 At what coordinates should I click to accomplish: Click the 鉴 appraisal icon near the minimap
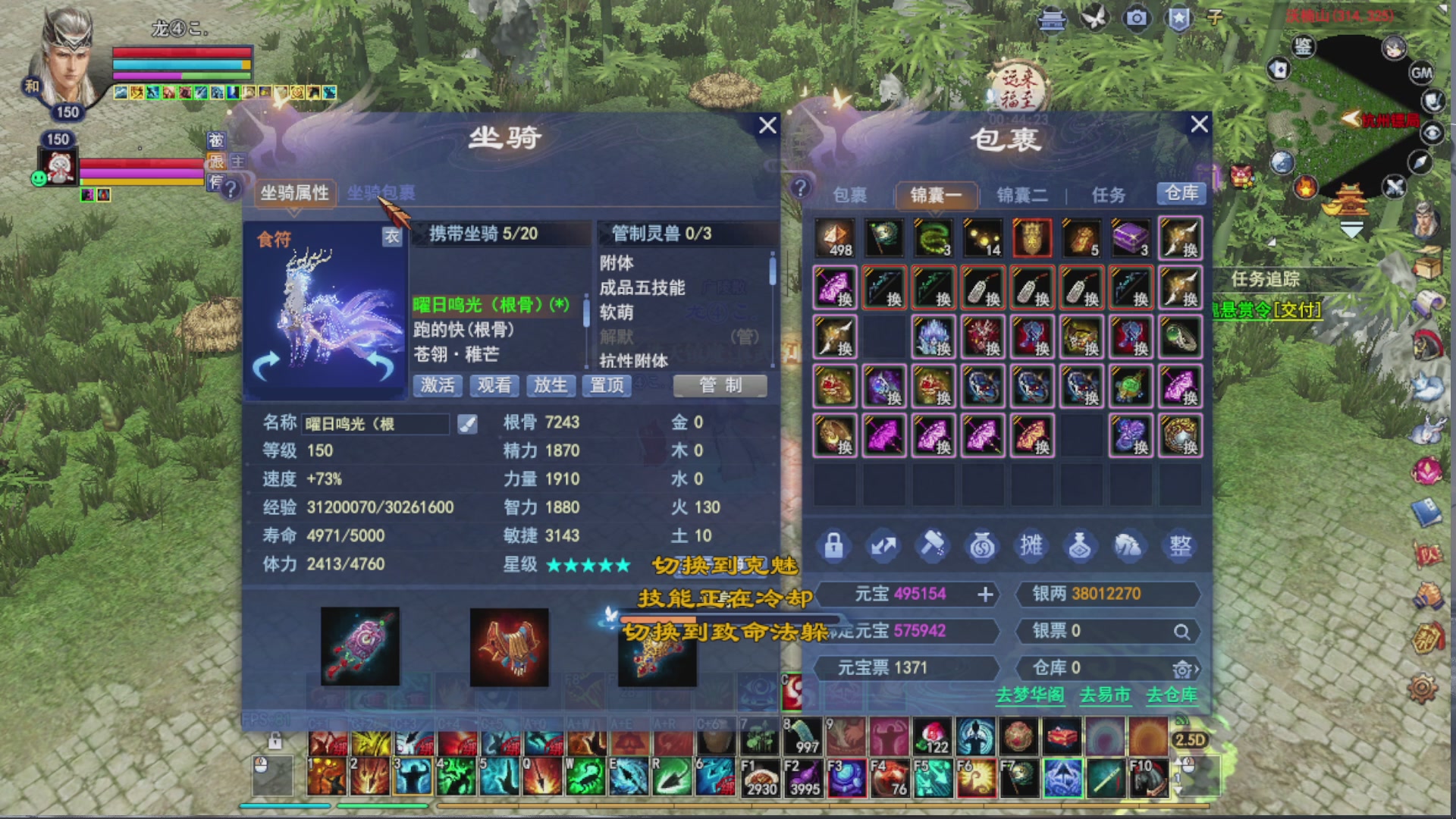pos(1304,47)
